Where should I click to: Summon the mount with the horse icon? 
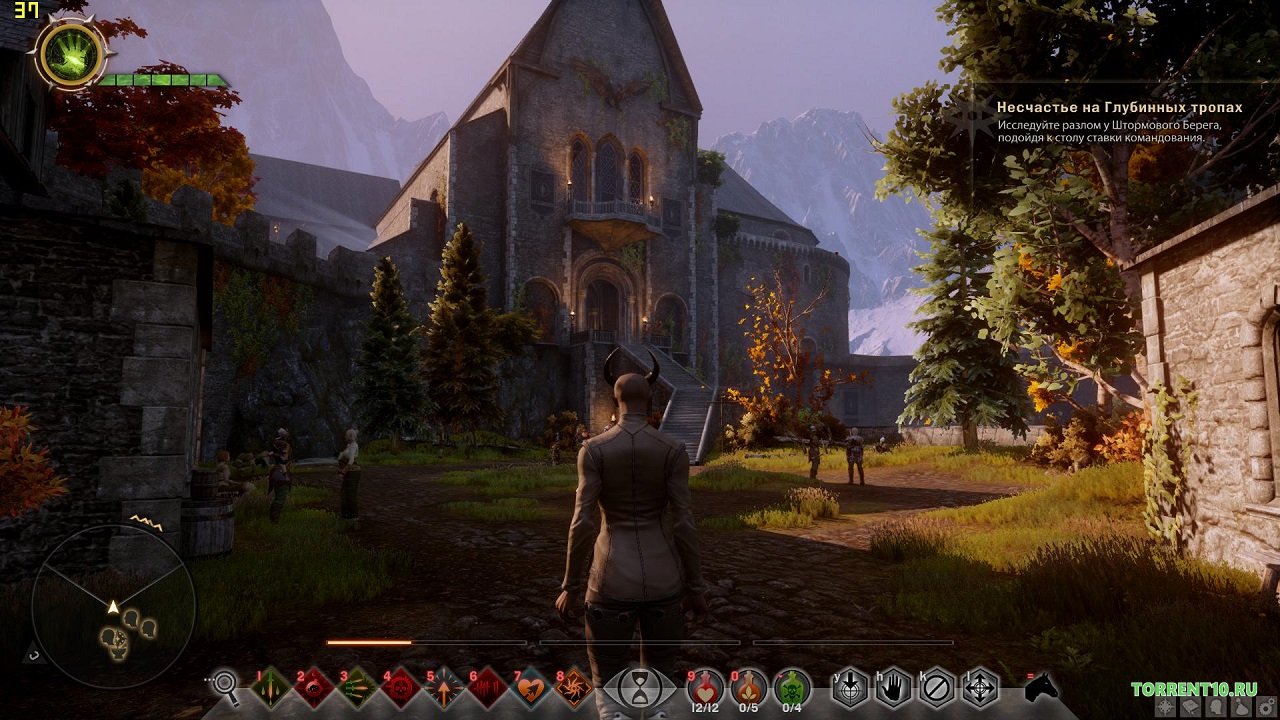pos(1041,686)
